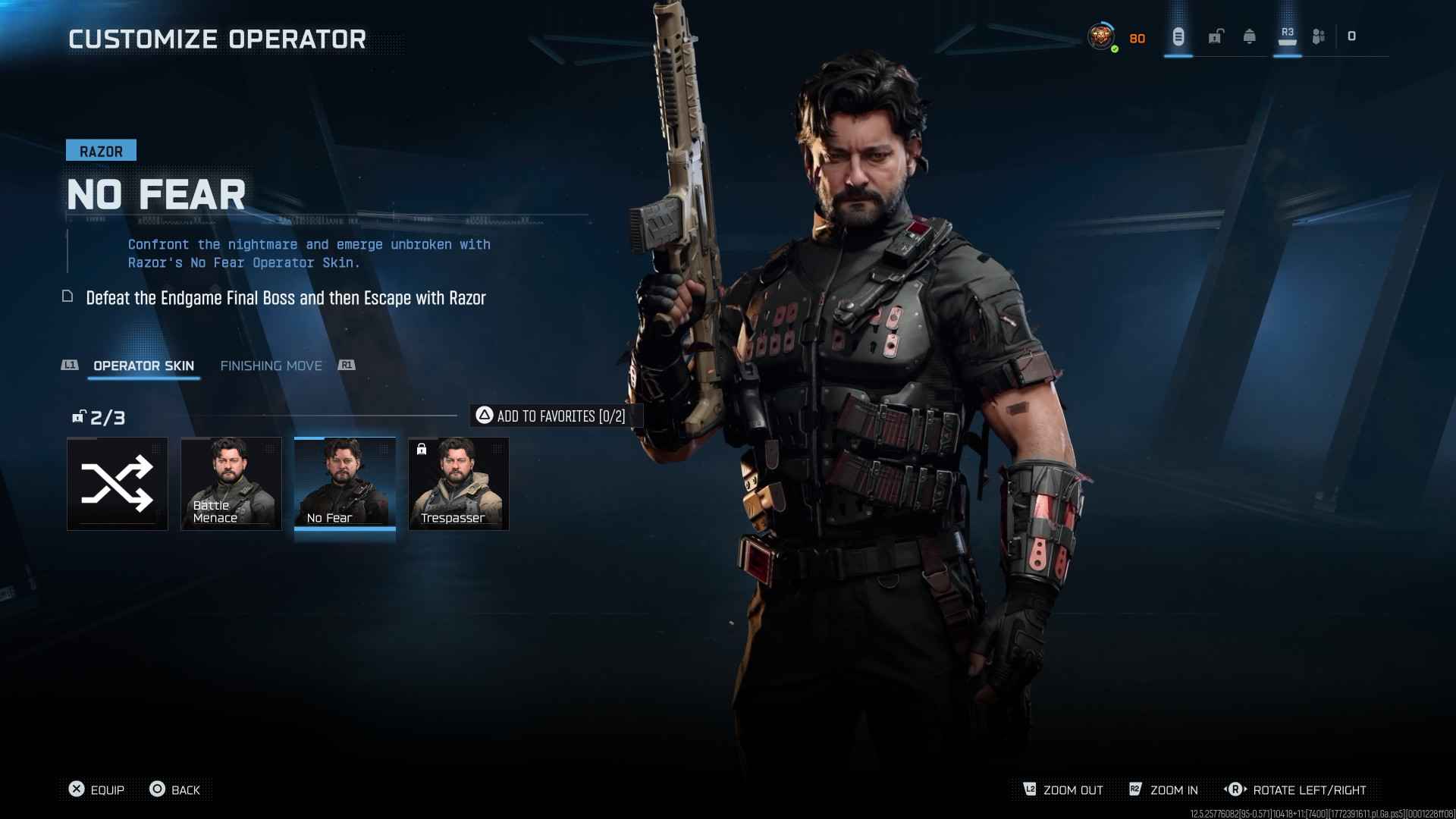Open the unlock padlock icon
The height and width of the screenshot is (819, 1456).
1216,36
